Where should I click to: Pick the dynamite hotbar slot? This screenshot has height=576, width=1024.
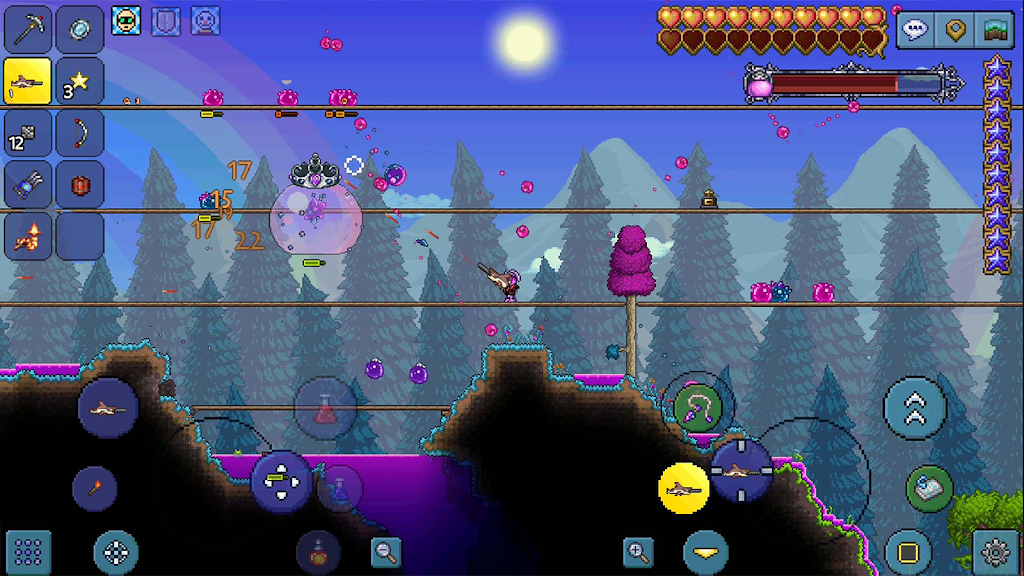(80, 185)
